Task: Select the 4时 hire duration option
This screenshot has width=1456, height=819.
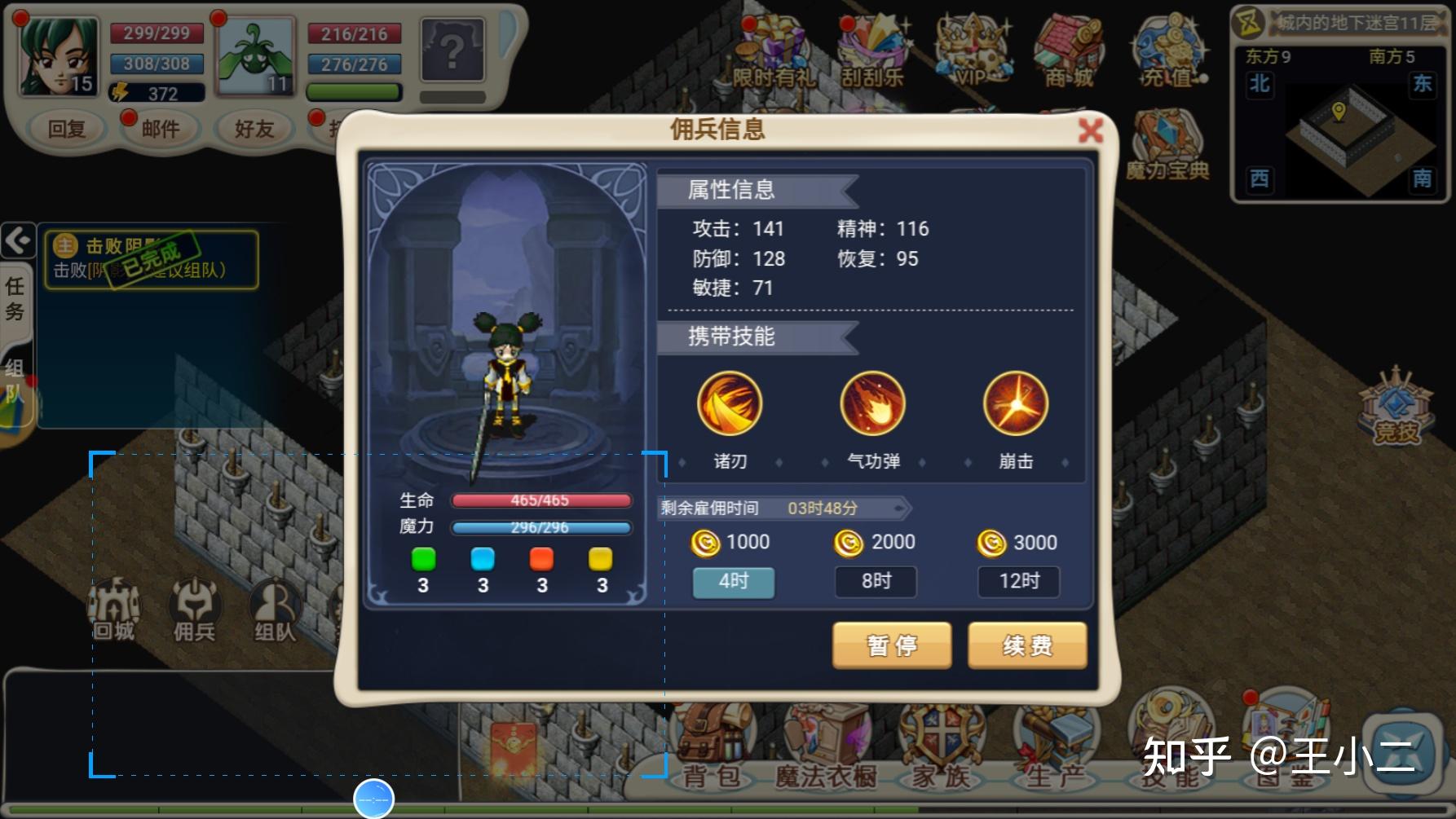Action: tap(733, 582)
